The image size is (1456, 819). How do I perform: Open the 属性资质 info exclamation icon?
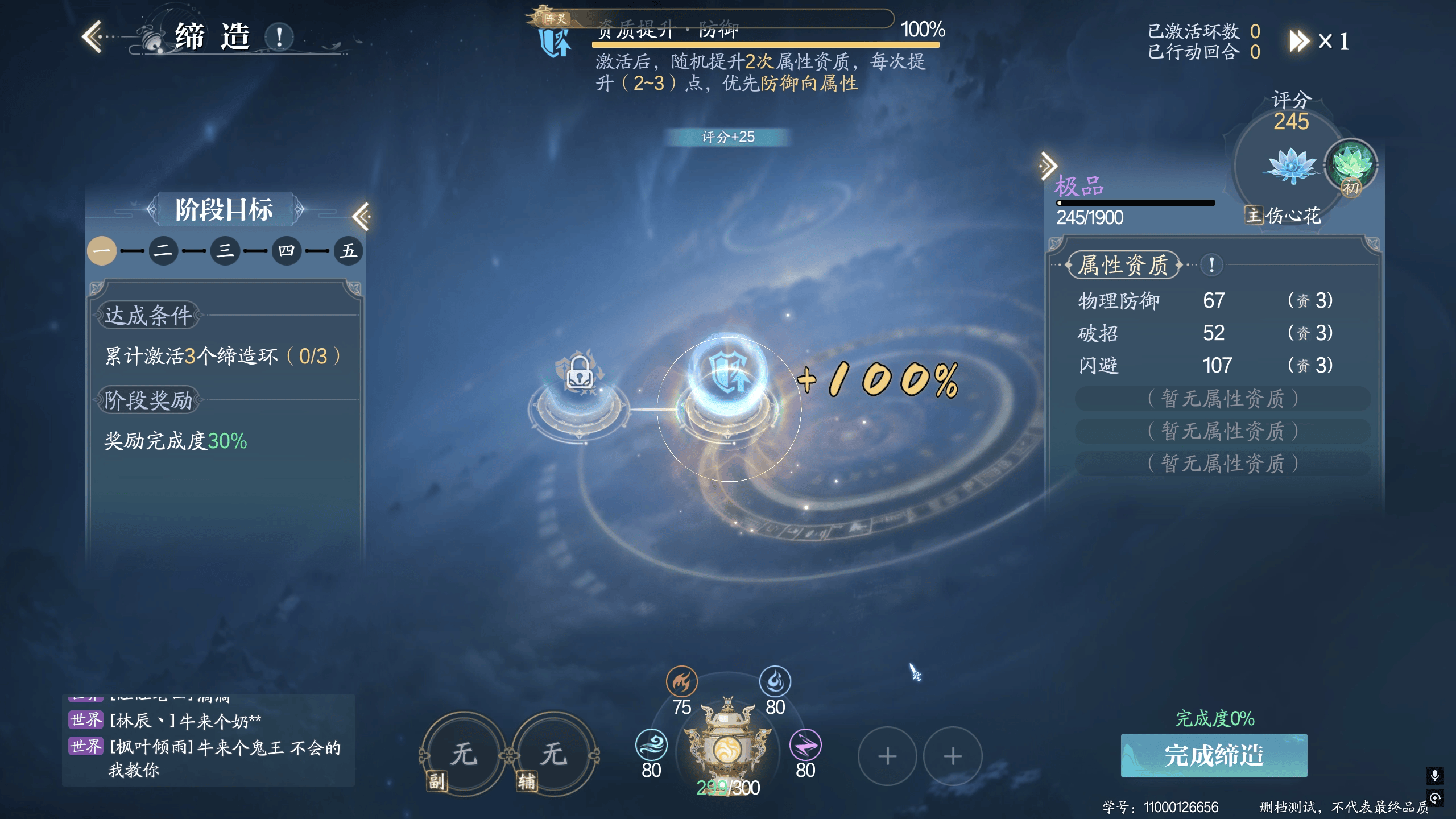click(x=1212, y=264)
